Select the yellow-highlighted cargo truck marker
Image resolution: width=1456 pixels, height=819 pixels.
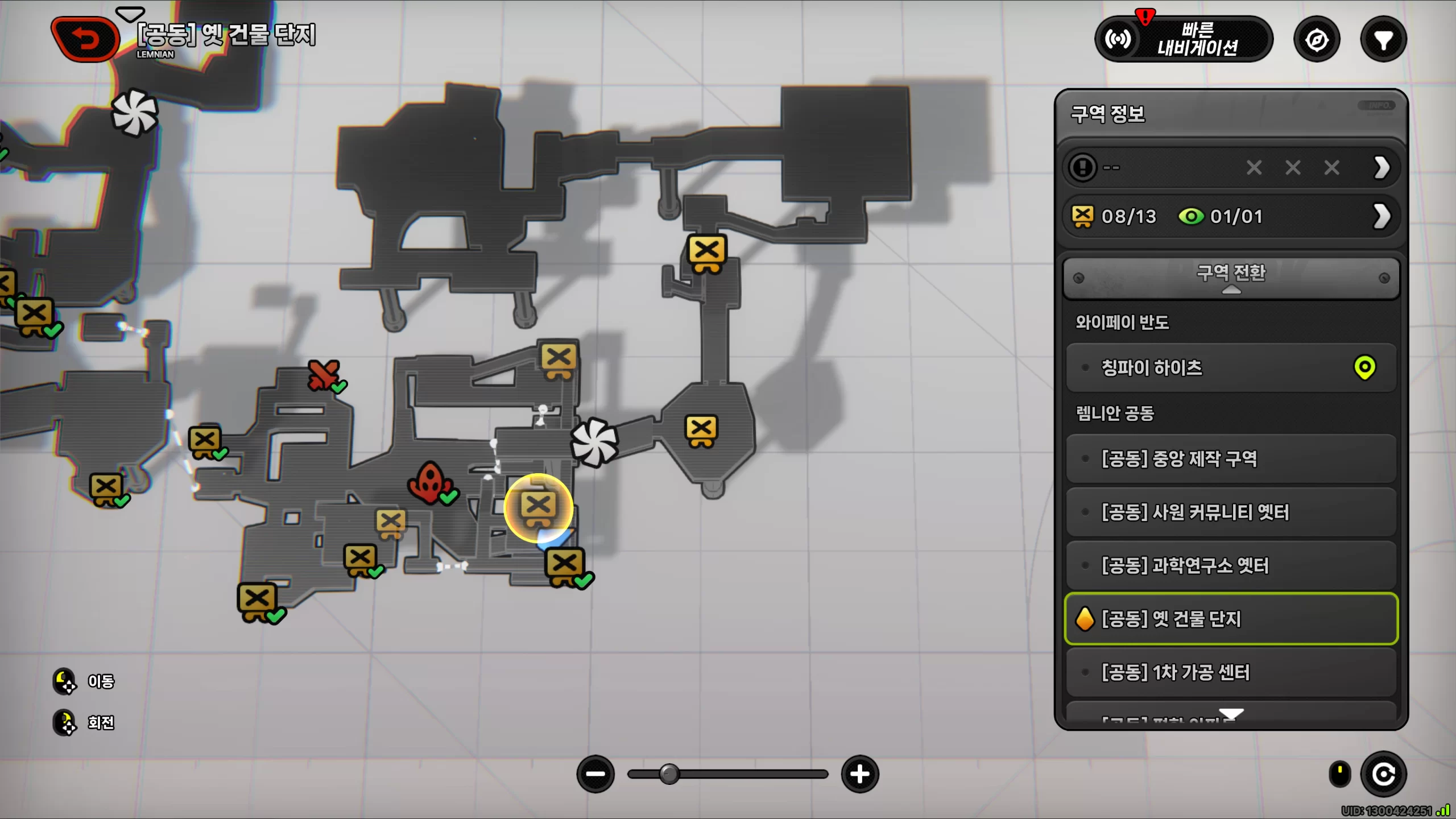pyautogui.click(x=538, y=507)
